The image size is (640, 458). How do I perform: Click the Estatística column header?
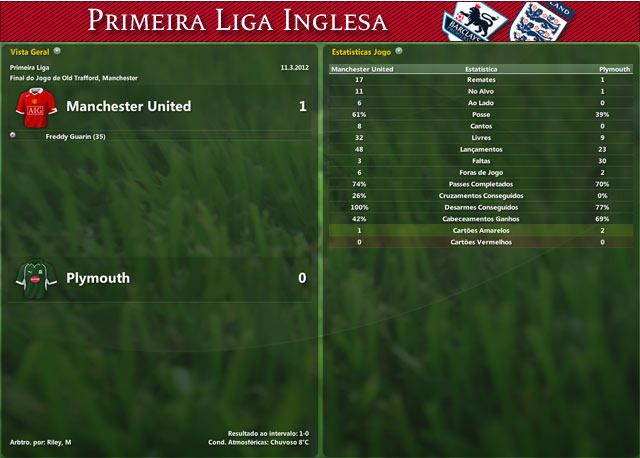[x=481, y=69]
